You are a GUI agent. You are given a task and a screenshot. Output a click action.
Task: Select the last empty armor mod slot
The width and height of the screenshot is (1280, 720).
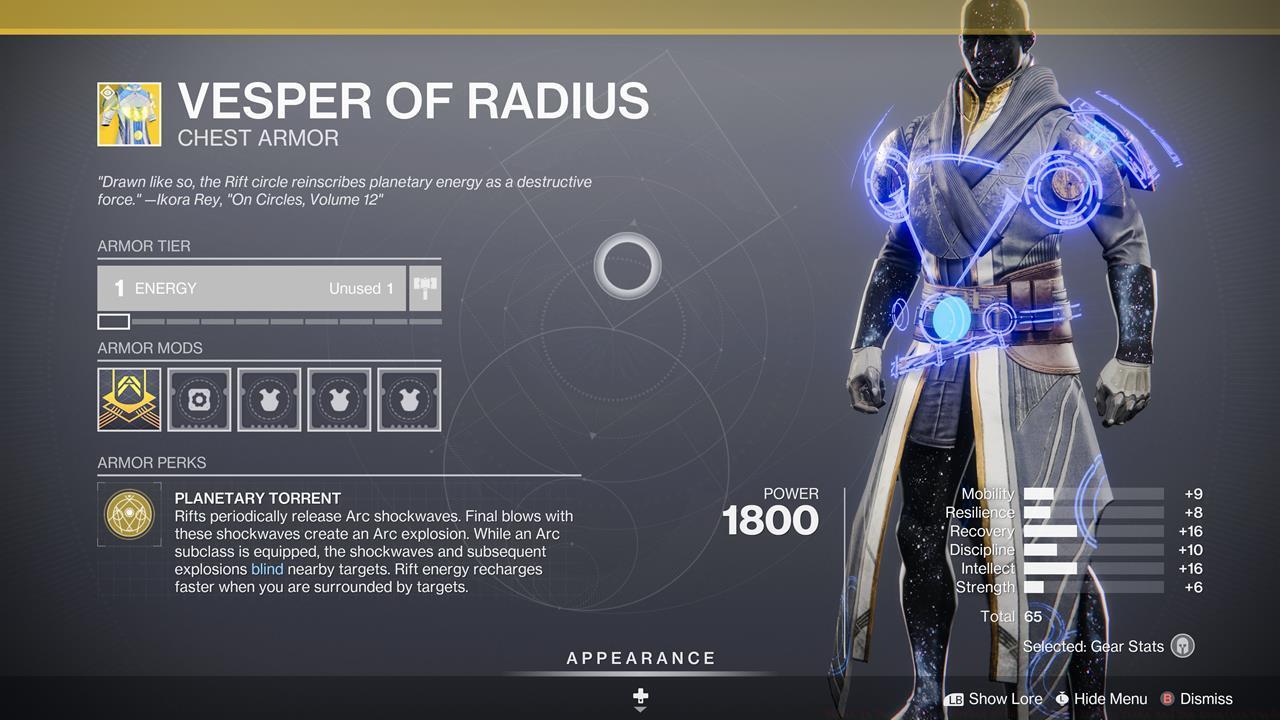coord(409,399)
